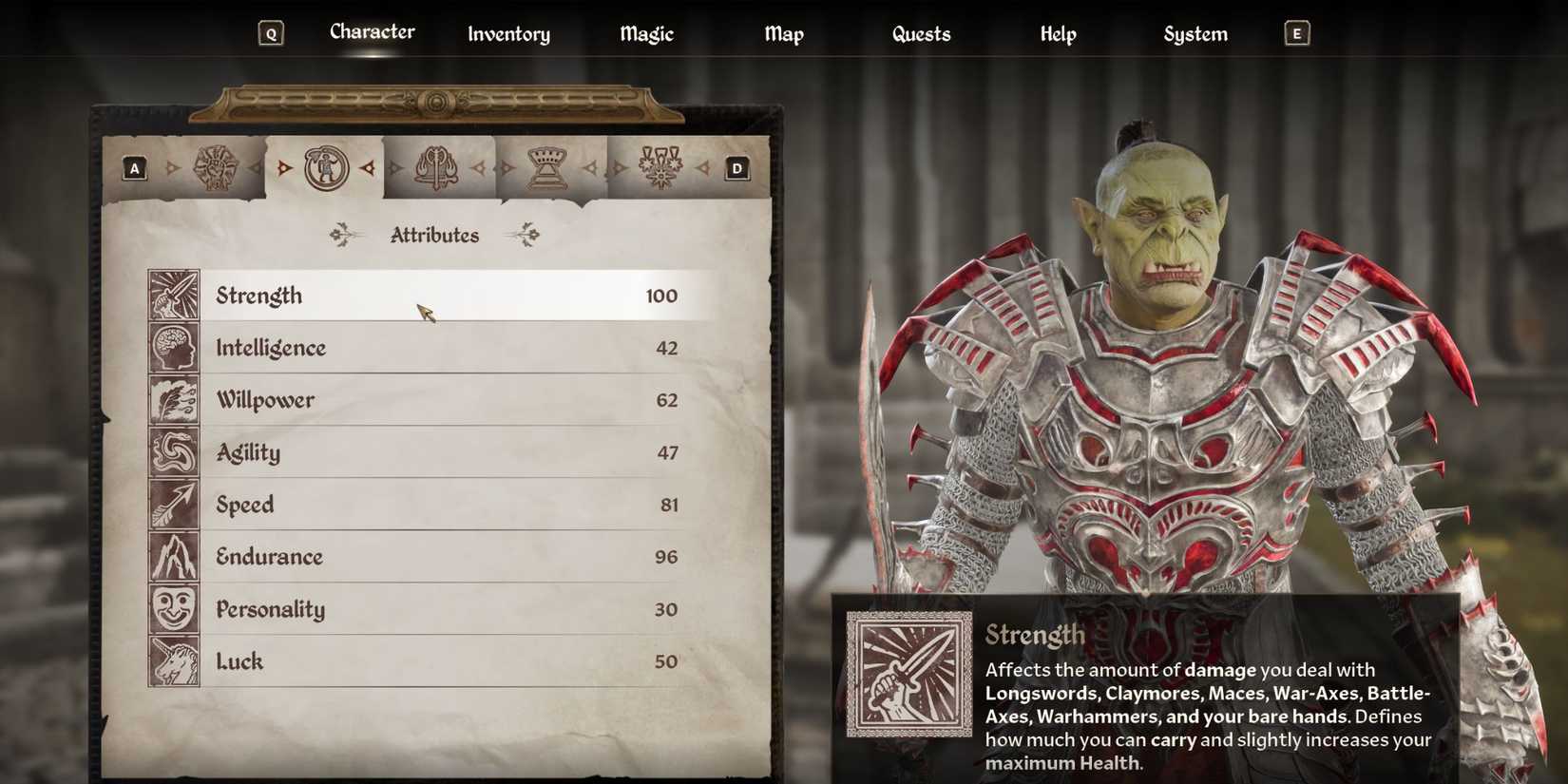The height and width of the screenshot is (784, 1568).
Task: Click the Intelligence brain icon
Action: click(x=173, y=348)
